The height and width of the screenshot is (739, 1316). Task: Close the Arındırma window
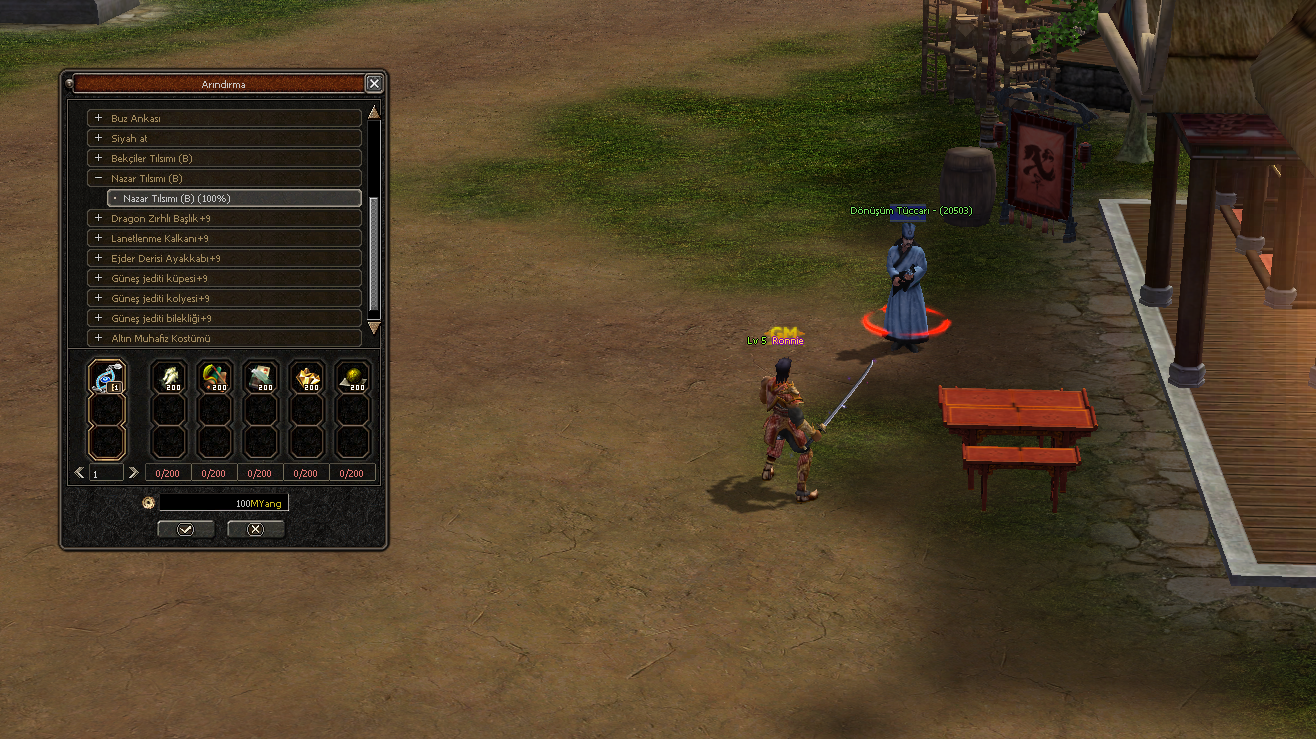(x=374, y=84)
